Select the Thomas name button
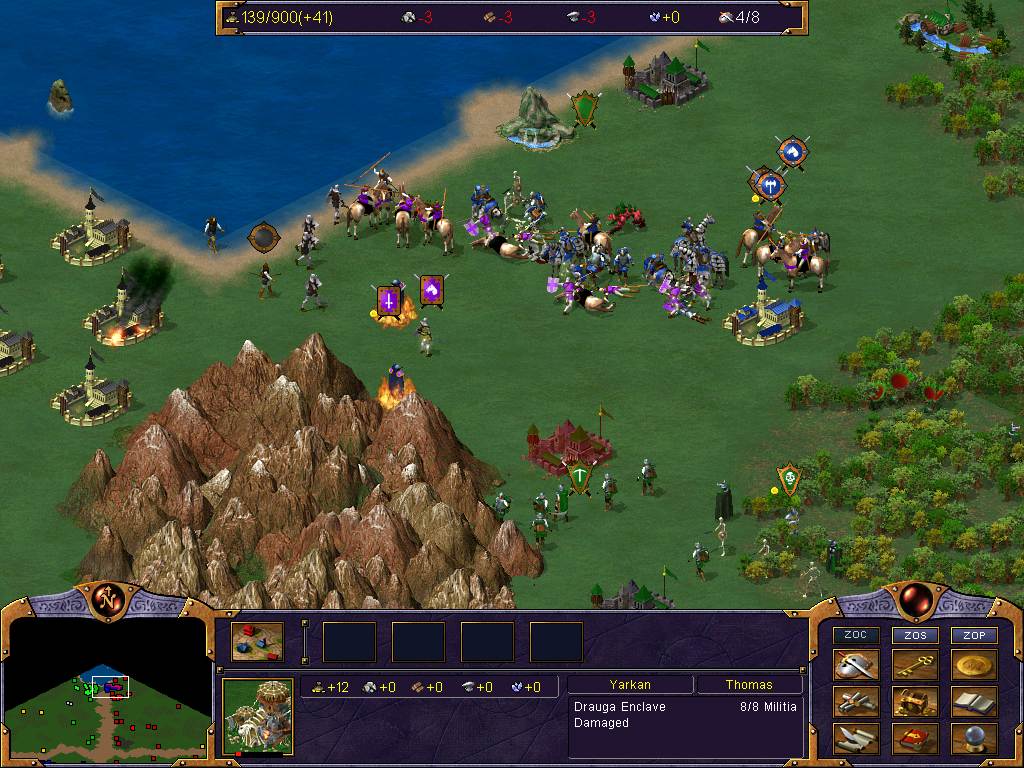Image resolution: width=1024 pixels, height=768 pixels. click(x=749, y=685)
